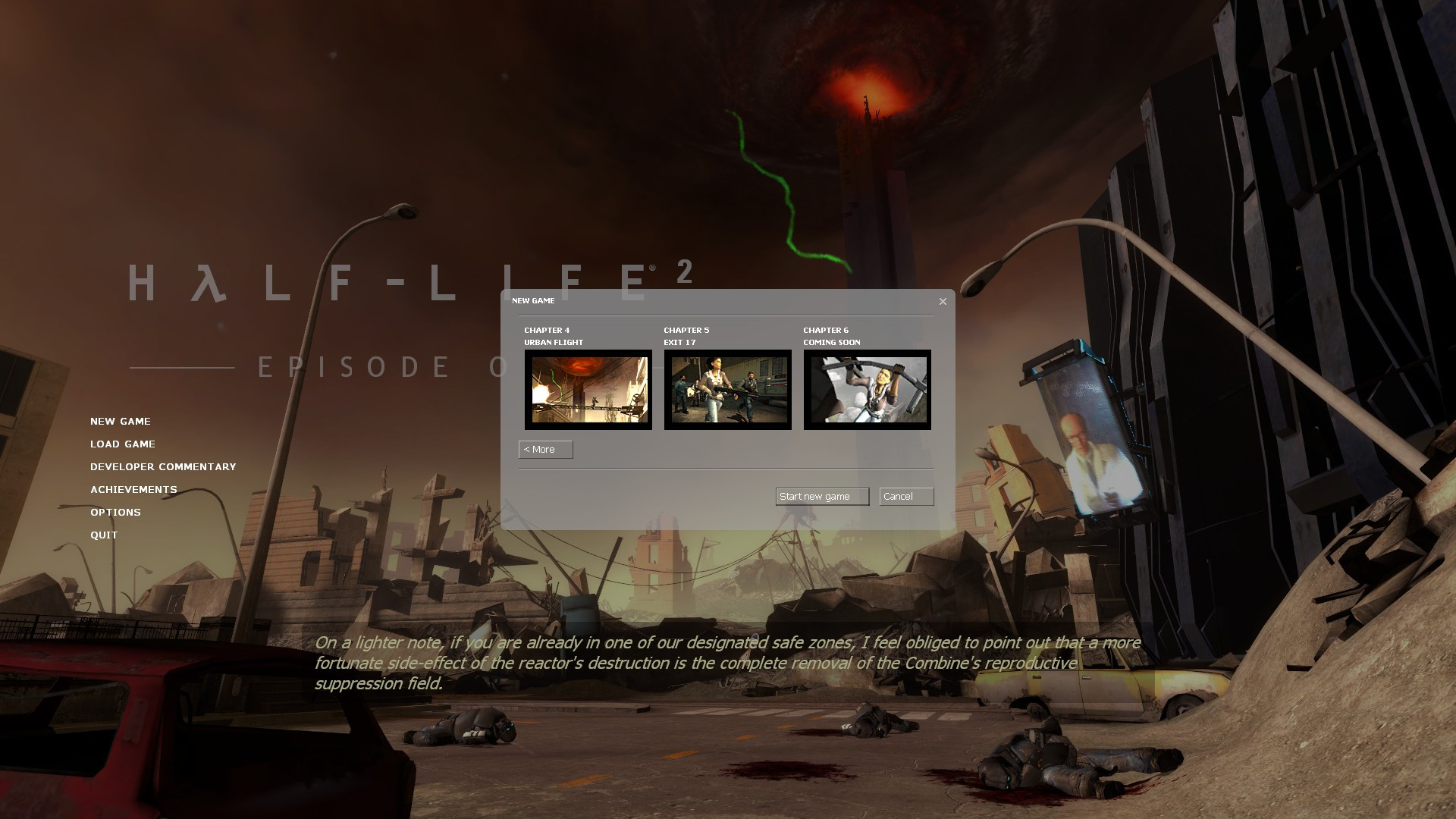This screenshot has width=1456, height=819.
Task: View ACHIEVEMENTS from the main menu
Action: coord(133,489)
